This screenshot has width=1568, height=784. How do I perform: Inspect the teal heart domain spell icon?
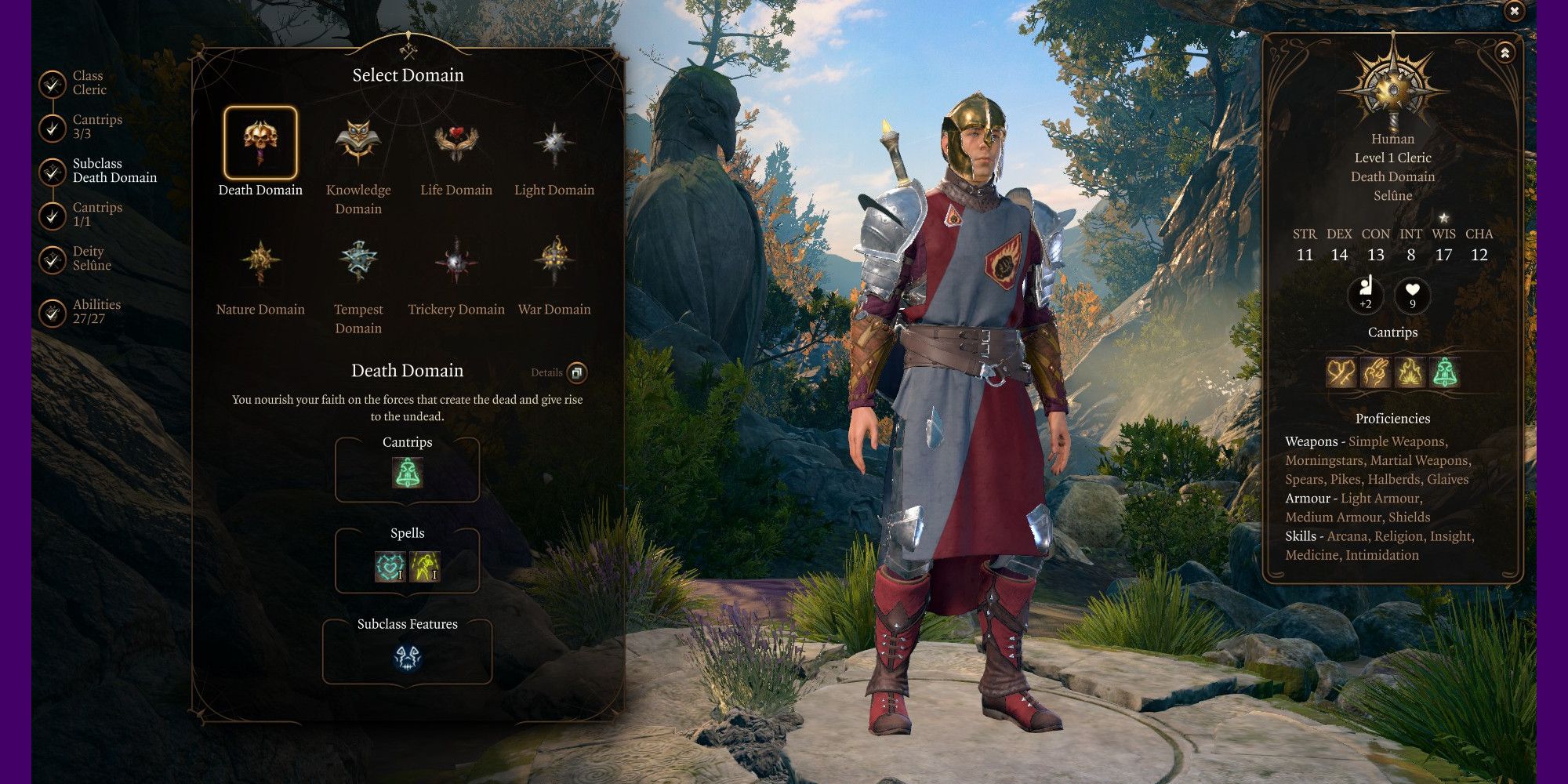390,566
